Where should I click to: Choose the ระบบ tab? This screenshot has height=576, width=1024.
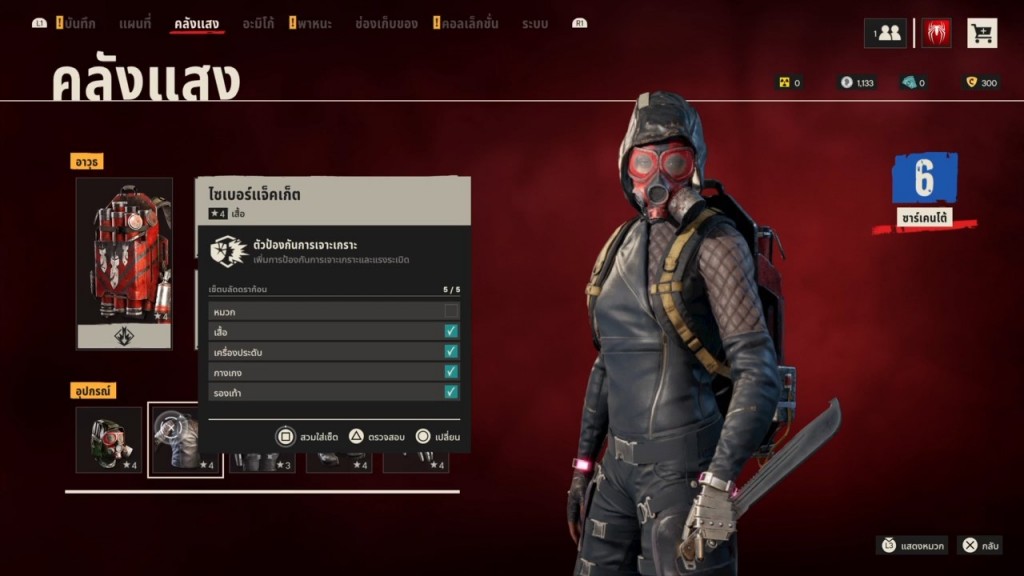click(x=535, y=23)
